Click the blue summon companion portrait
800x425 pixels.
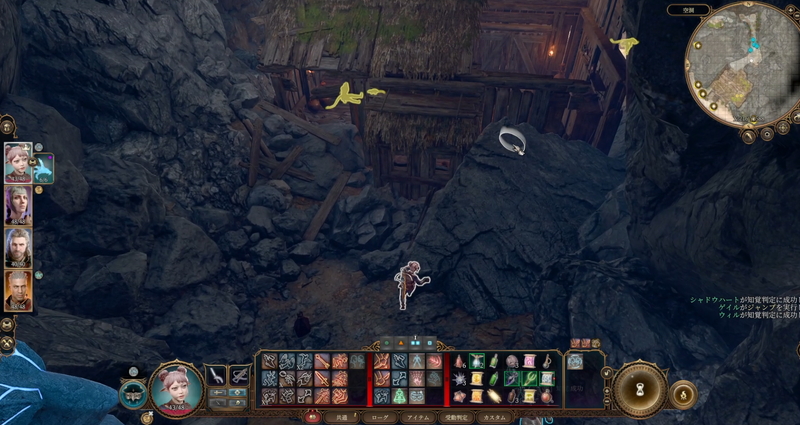point(43,168)
